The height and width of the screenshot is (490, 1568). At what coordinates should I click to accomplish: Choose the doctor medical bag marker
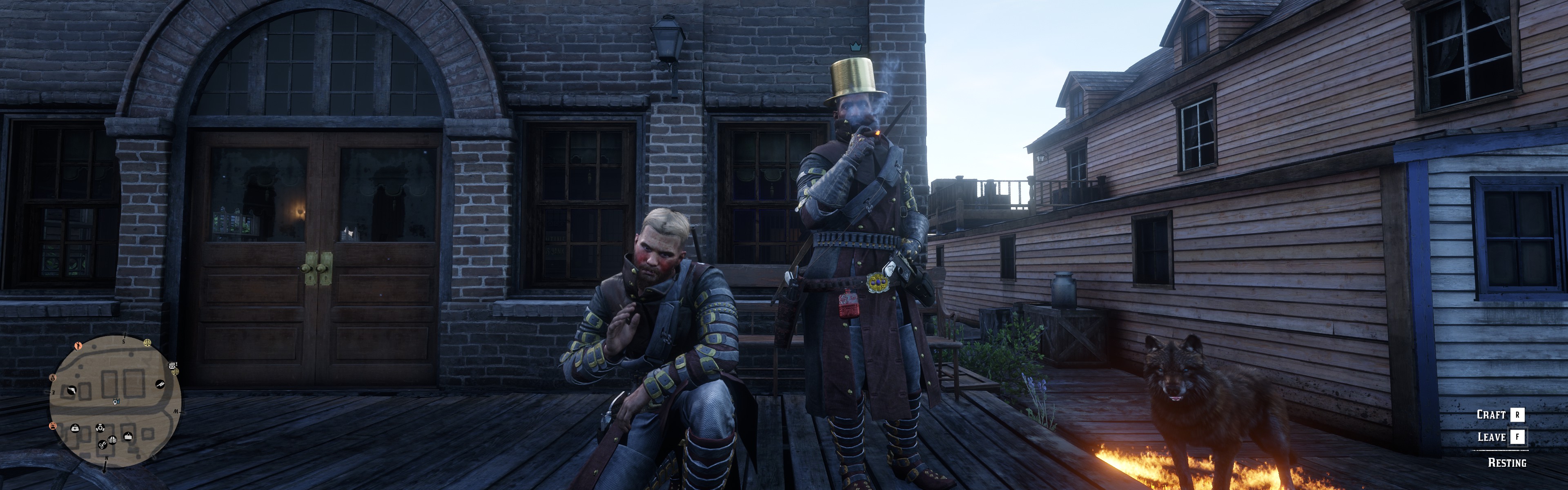coord(76,428)
